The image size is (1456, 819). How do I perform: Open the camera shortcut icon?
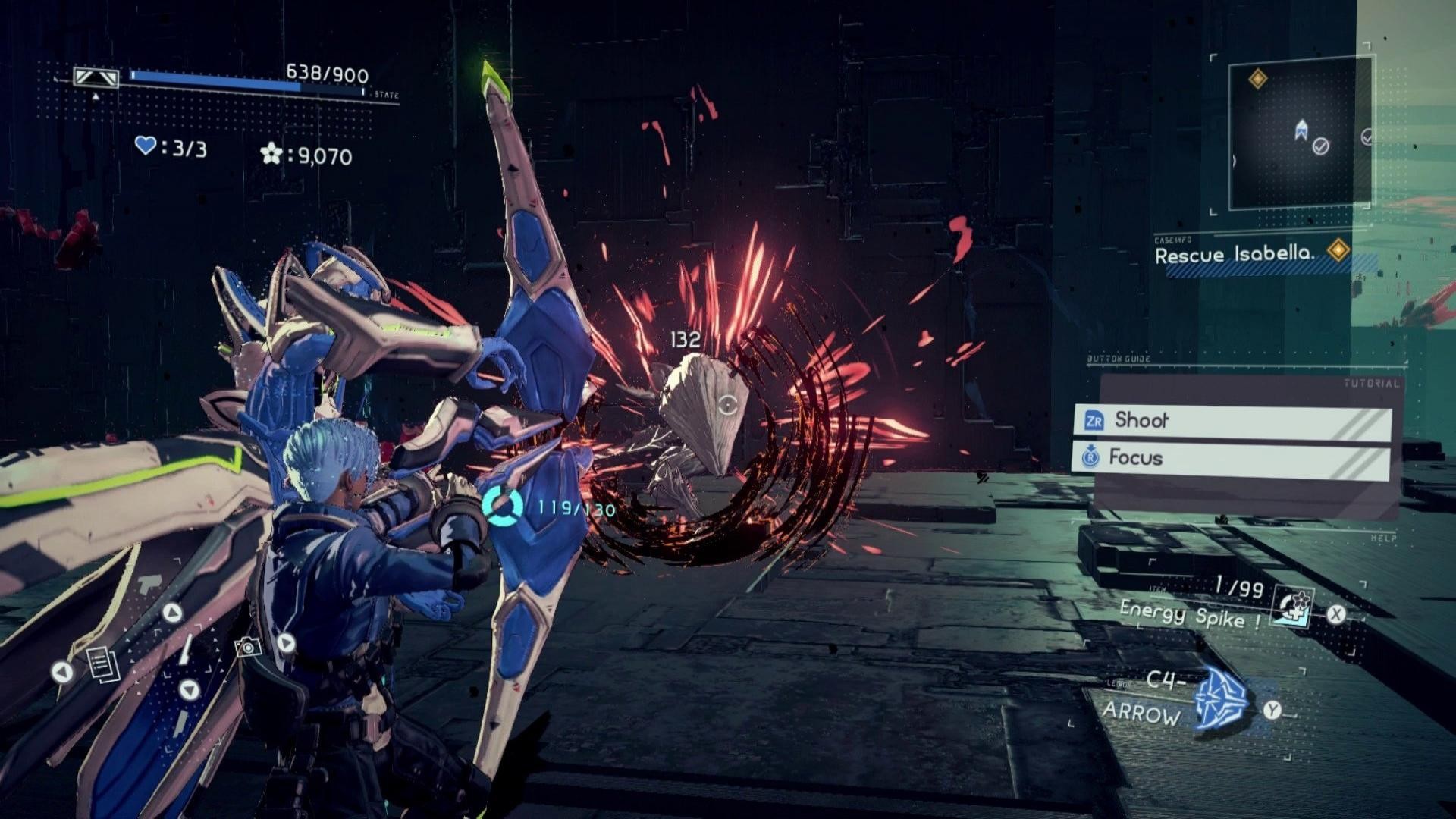coord(248,647)
